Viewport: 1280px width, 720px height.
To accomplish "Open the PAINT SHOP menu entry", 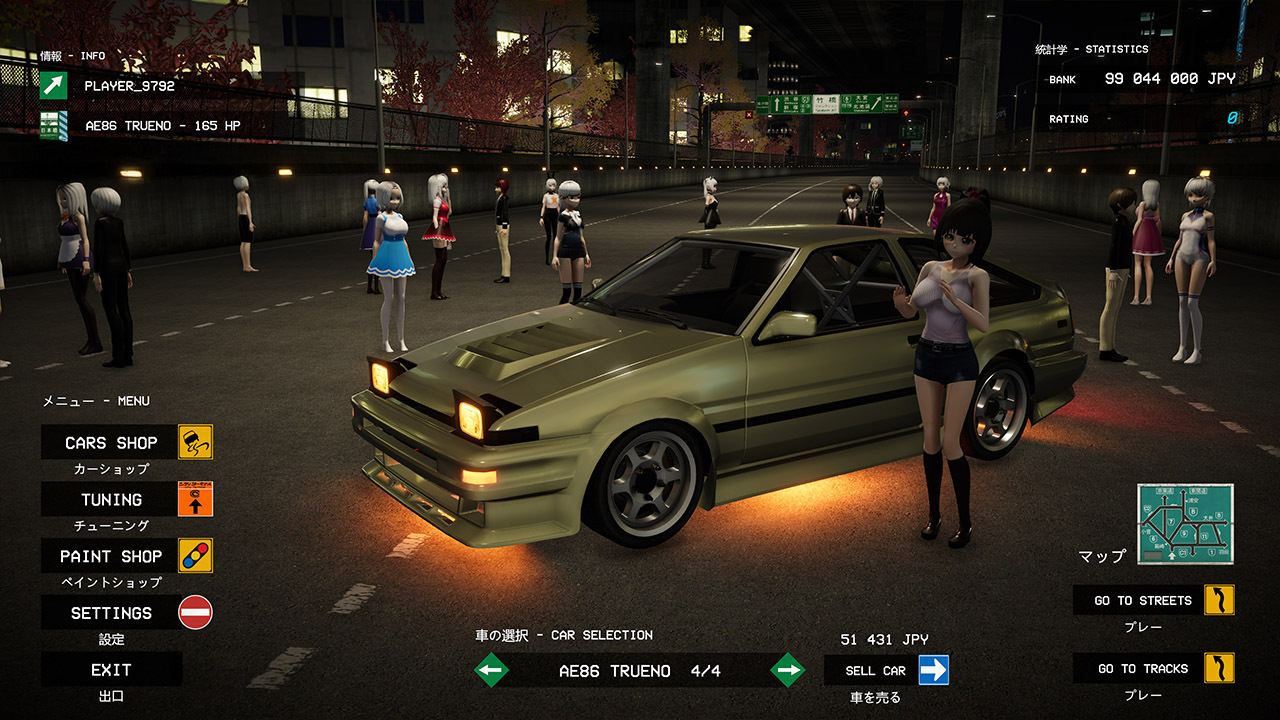I will [110, 555].
